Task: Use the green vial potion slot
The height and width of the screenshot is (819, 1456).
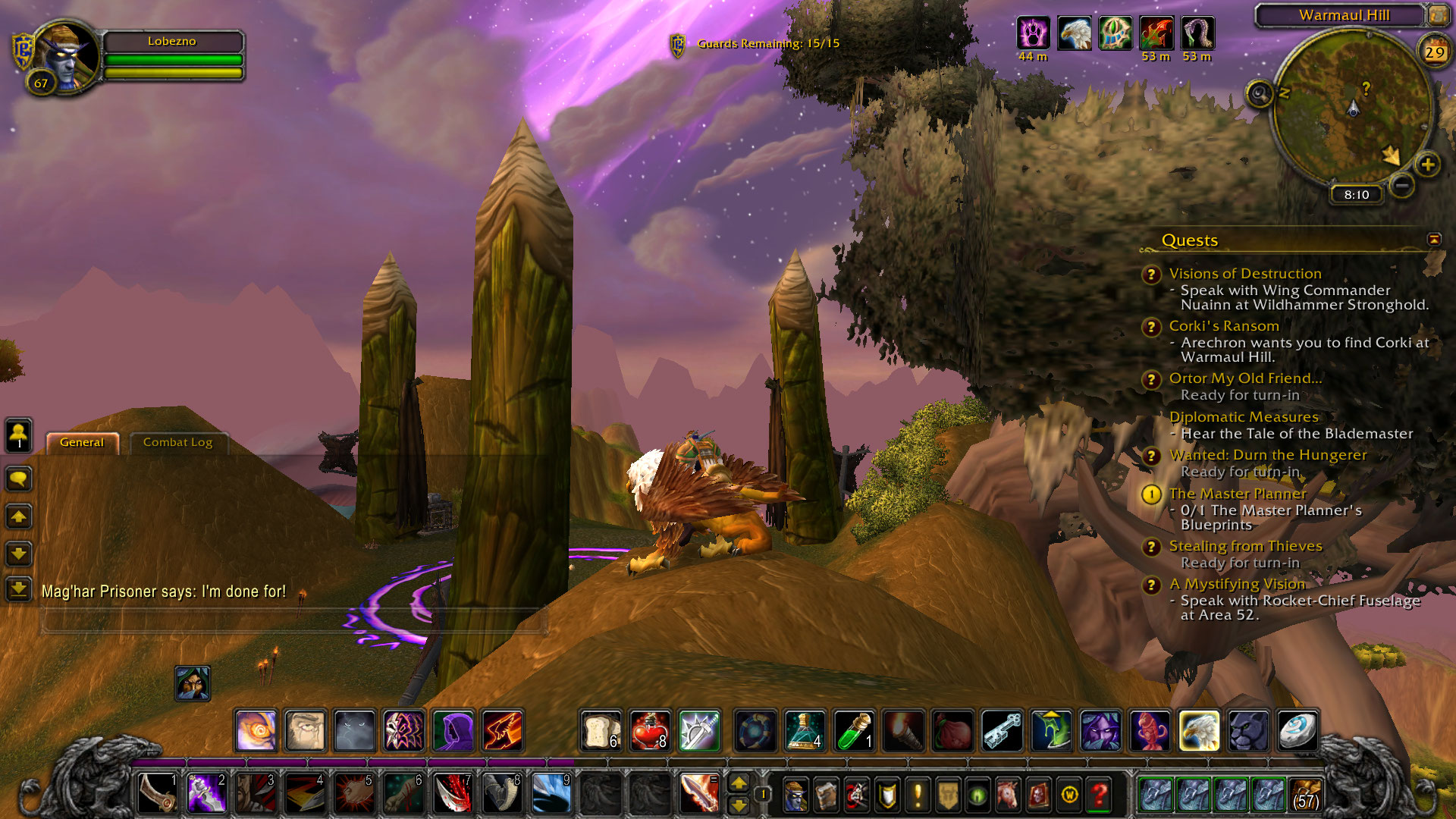Action: (854, 730)
